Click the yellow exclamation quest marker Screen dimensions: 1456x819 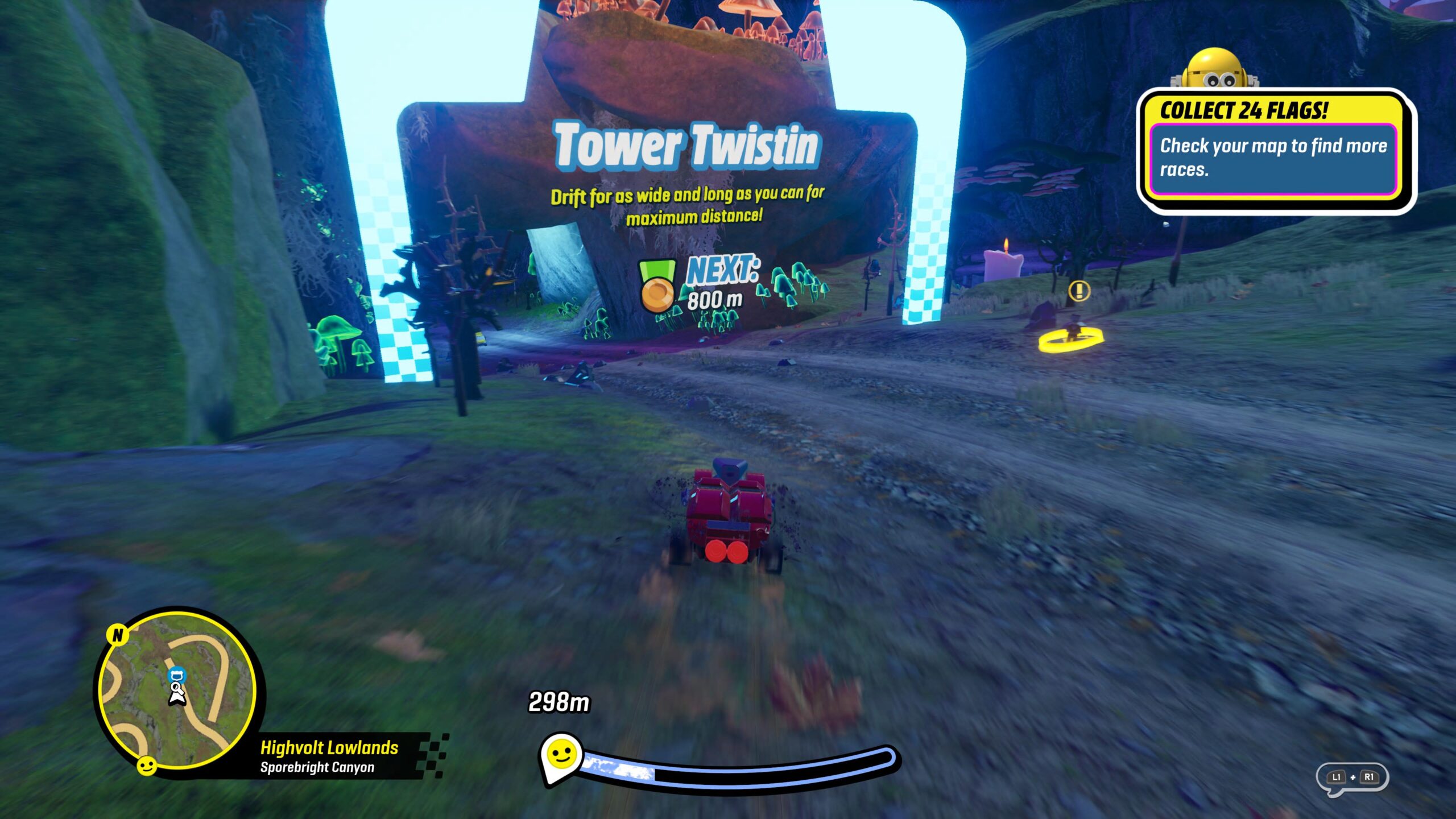[x=1079, y=291]
